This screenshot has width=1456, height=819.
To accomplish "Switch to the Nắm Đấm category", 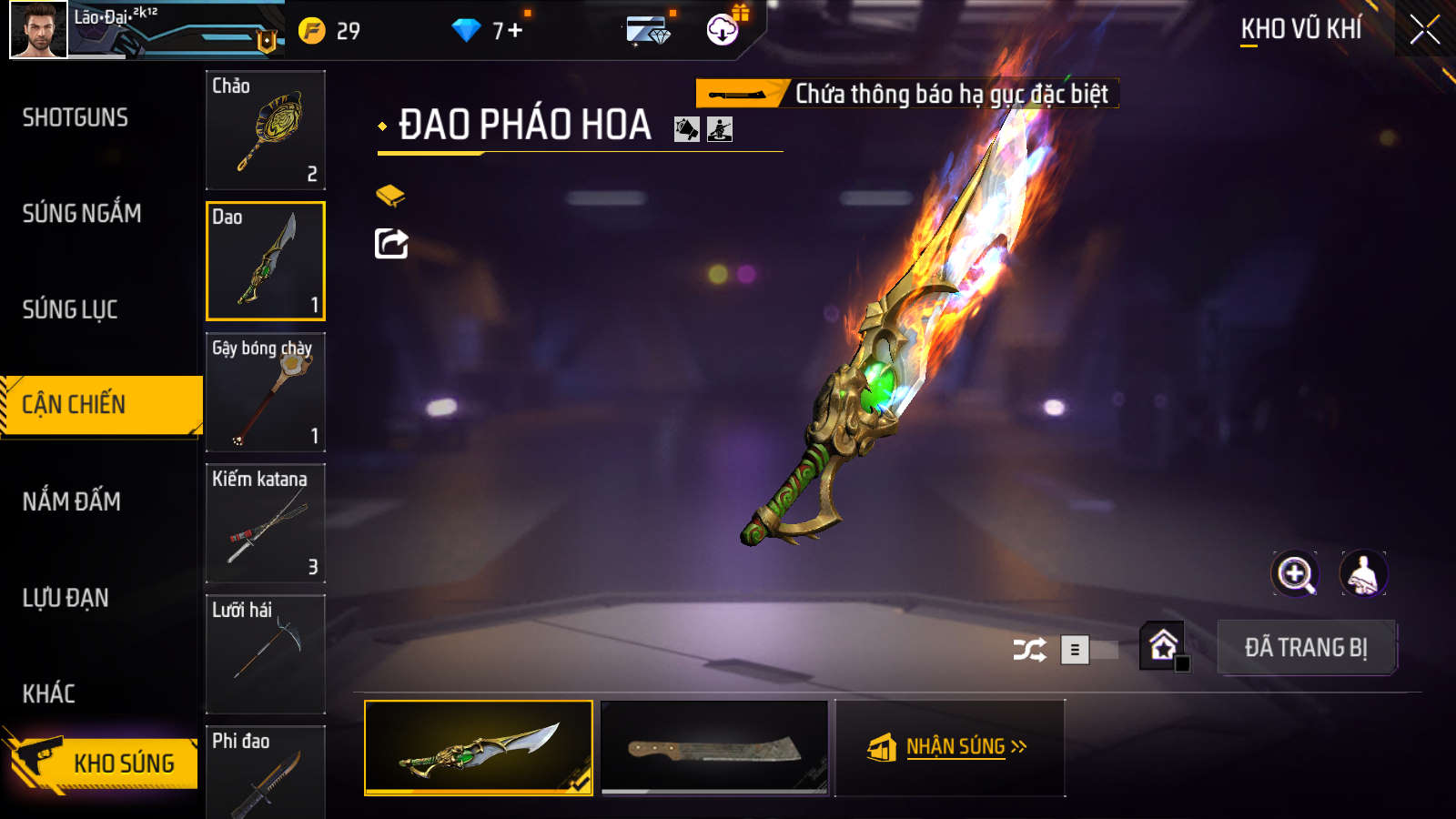I will (x=72, y=501).
